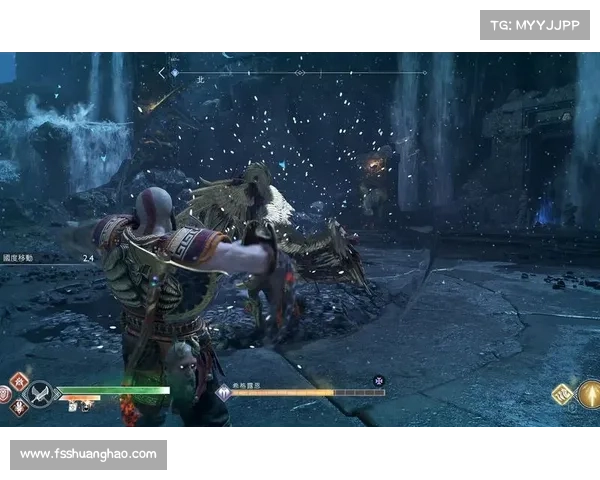Activate the gold diamond companion rune ability
Image resolution: width=600 pixels, height=480 pixels.
[562, 395]
